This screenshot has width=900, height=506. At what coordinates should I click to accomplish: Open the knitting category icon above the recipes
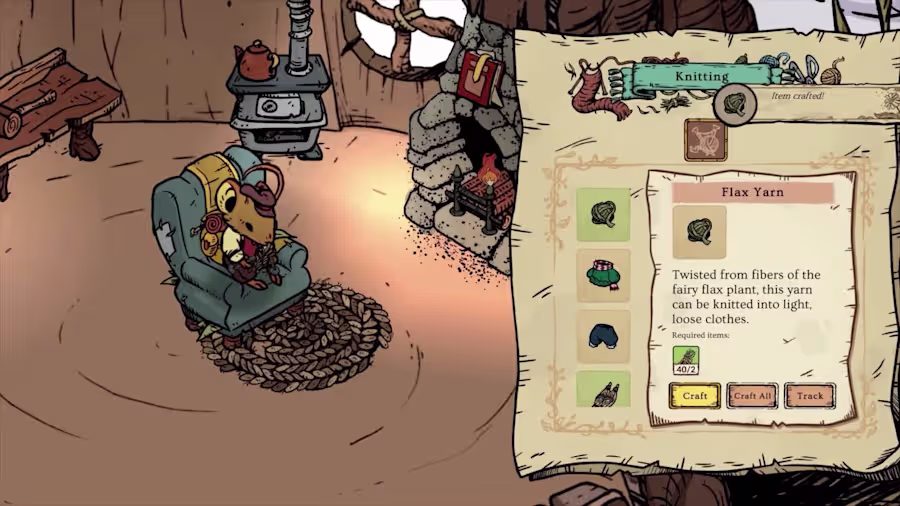click(705, 140)
